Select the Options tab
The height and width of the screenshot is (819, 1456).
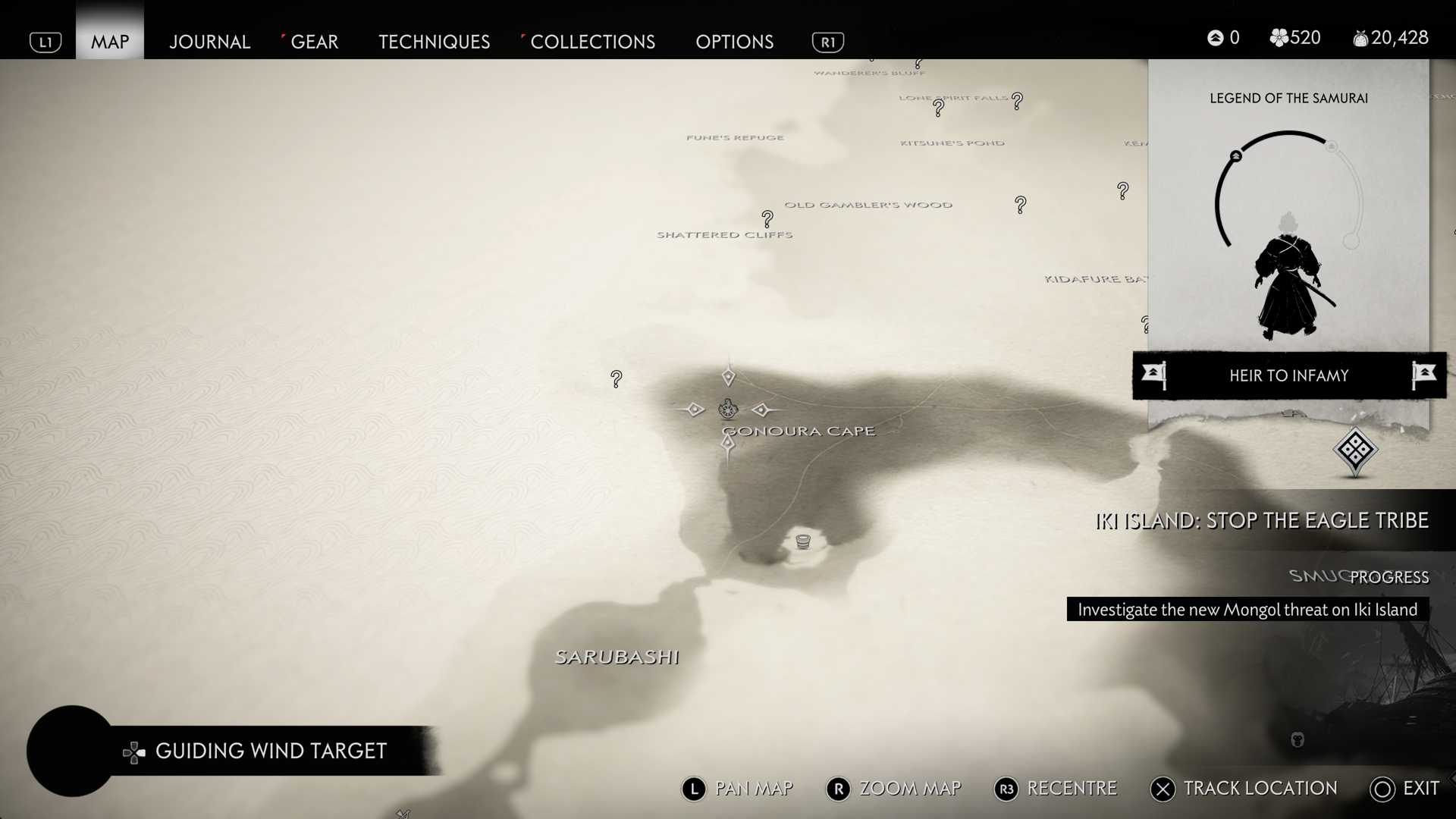pyautogui.click(x=733, y=42)
